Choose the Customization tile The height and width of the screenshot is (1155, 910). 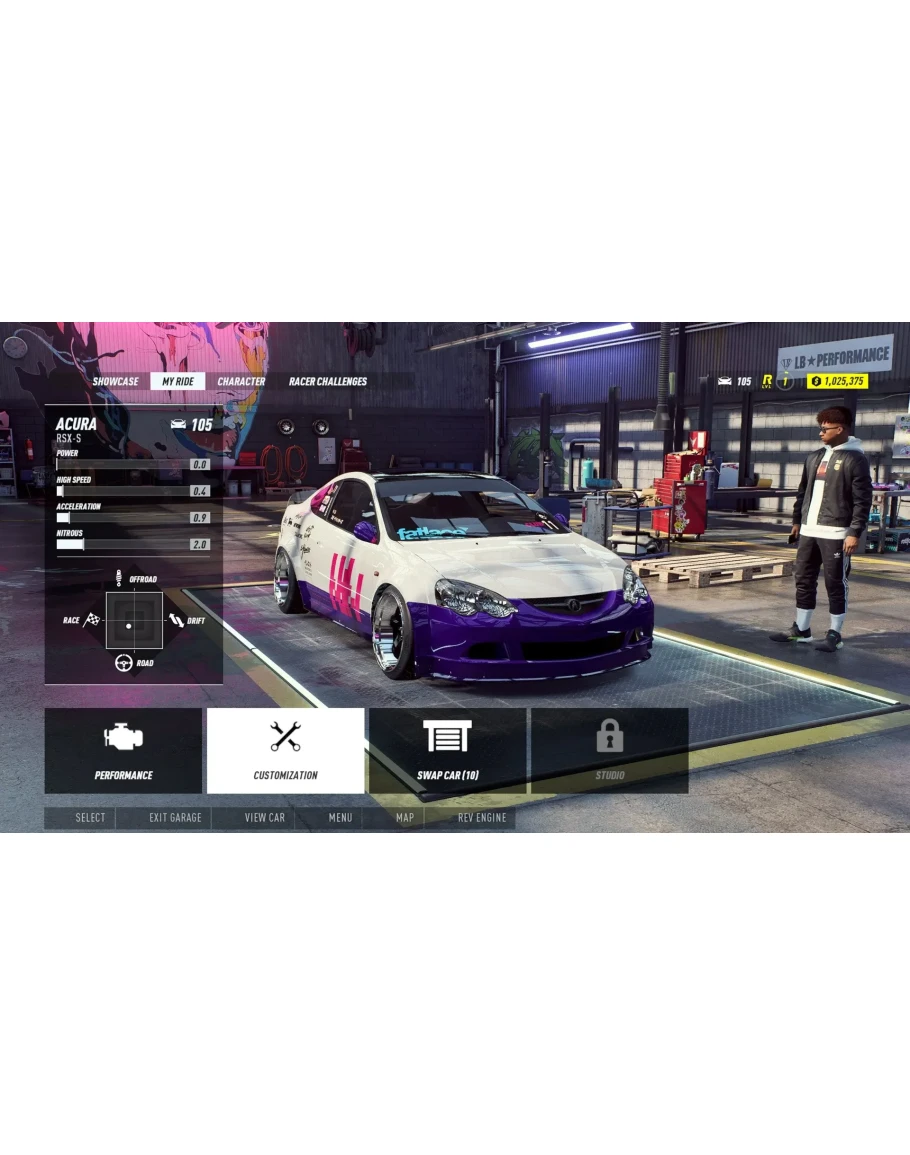tap(285, 751)
